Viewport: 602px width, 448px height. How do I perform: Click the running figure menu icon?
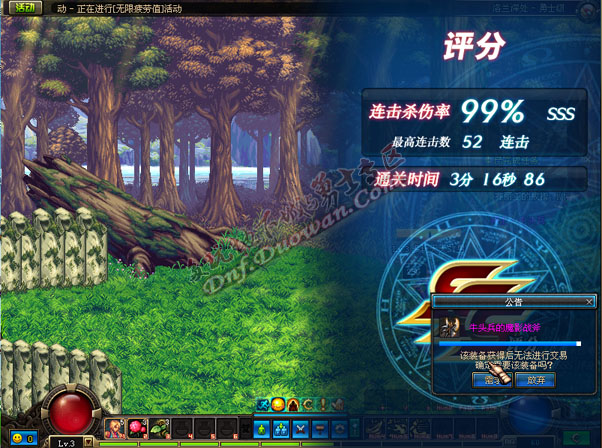(x=264, y=404)
